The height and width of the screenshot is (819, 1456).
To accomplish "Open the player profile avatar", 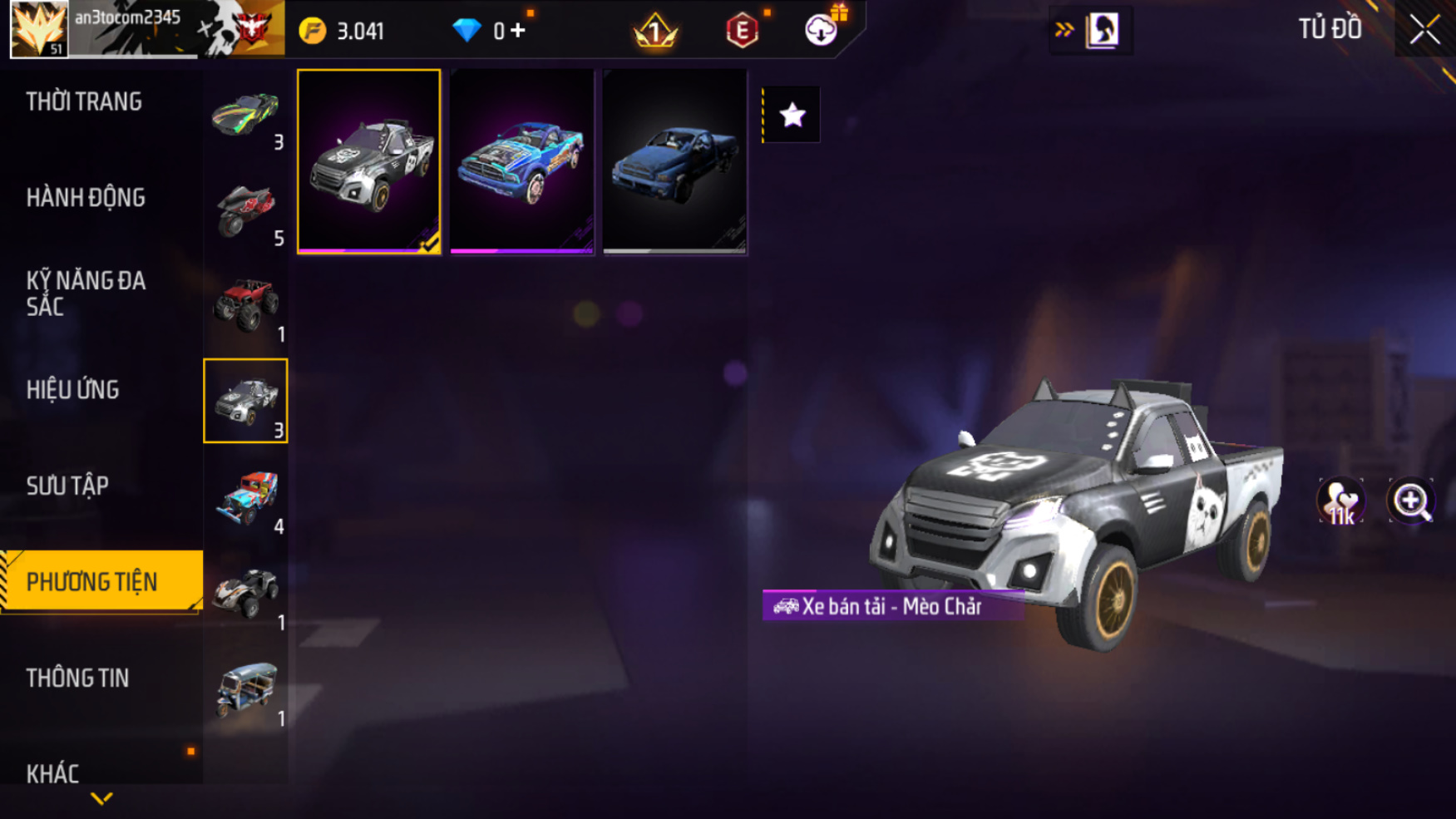I will pyautogui.click(x=39, y=29).
